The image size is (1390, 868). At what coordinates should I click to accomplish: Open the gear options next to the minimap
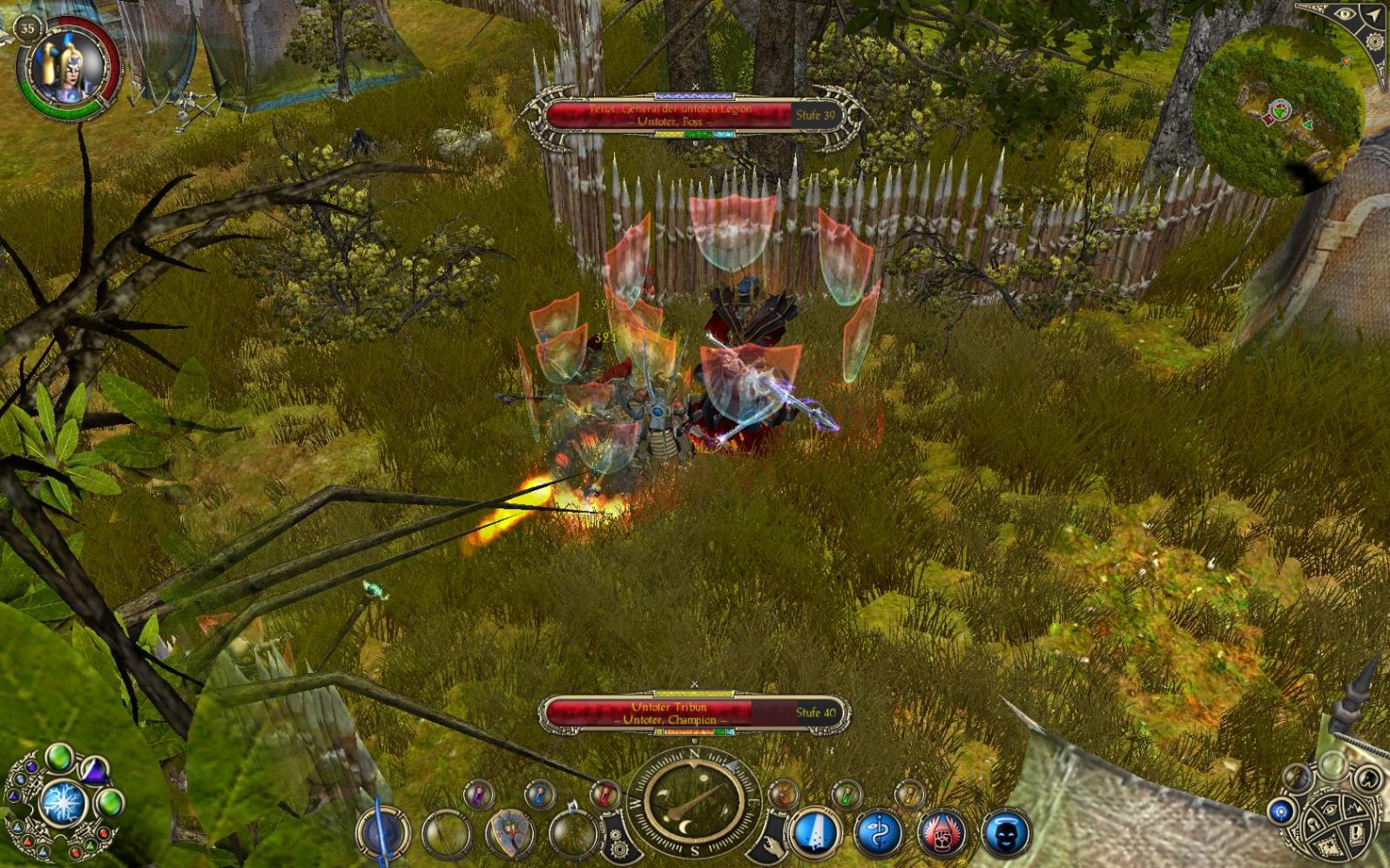pyautogui.click(x=1374, y=42)
